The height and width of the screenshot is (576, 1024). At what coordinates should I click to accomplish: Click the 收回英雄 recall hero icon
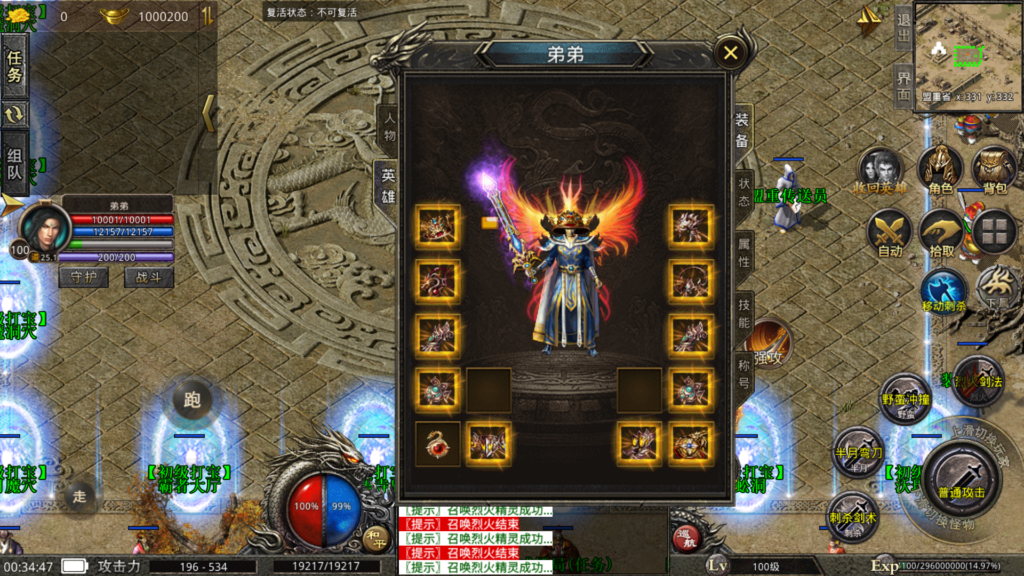pos(880,170)
